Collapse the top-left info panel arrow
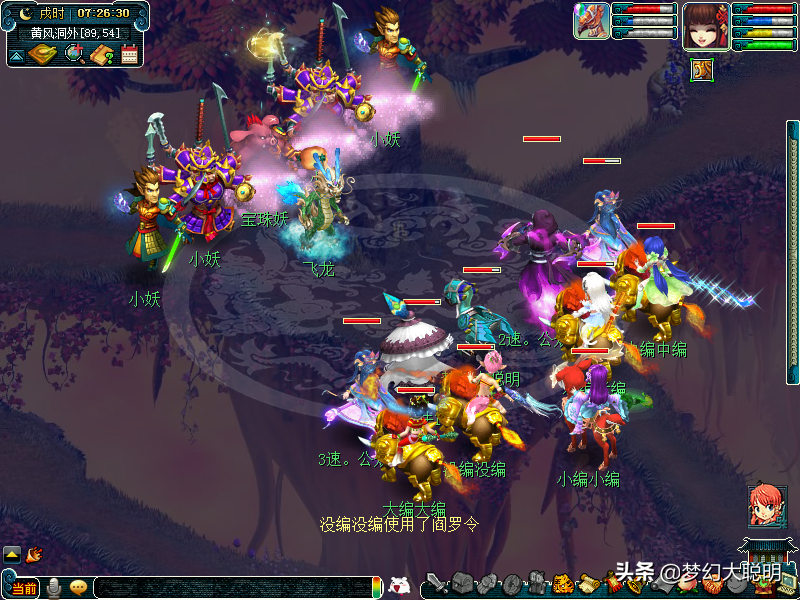 point(16,55)
